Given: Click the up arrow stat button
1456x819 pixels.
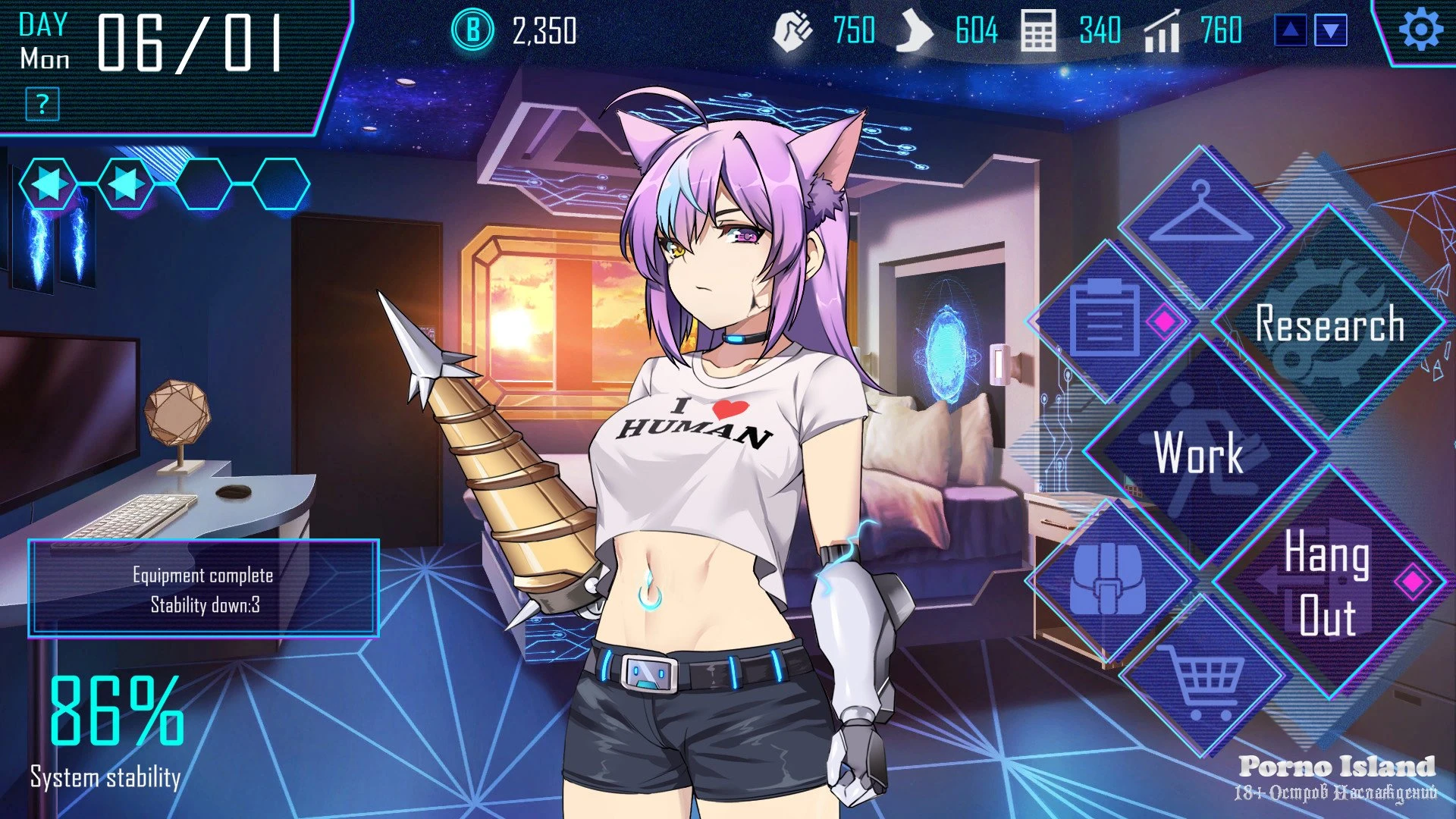Looking at the screenshot, I should pyautogui.click(x=1291, y=31).
